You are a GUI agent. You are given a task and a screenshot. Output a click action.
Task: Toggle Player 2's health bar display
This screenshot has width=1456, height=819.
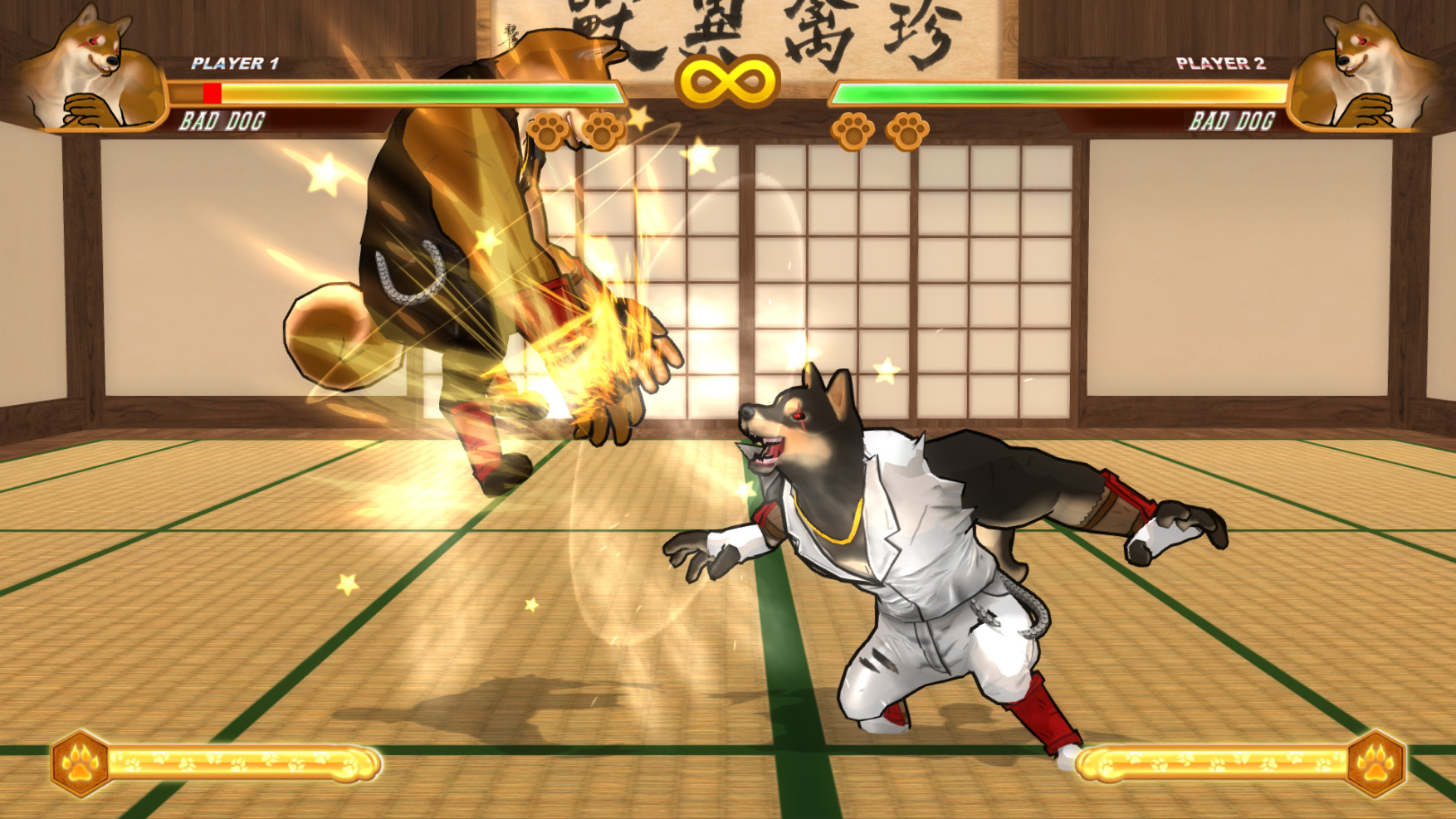[x=1058, y=93]
